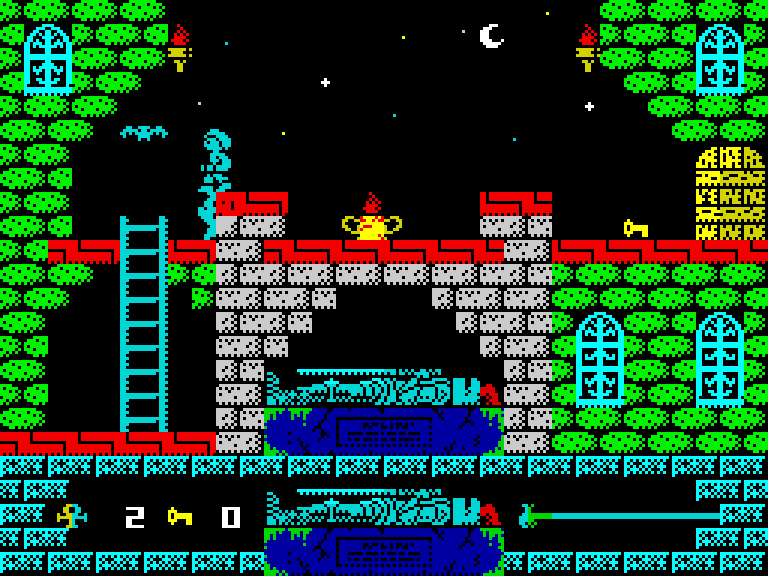768x576 pixels.
Task: Click the yellow lives figure icon in the HUD
Action: pyautogui.click(x=71, y=516)
